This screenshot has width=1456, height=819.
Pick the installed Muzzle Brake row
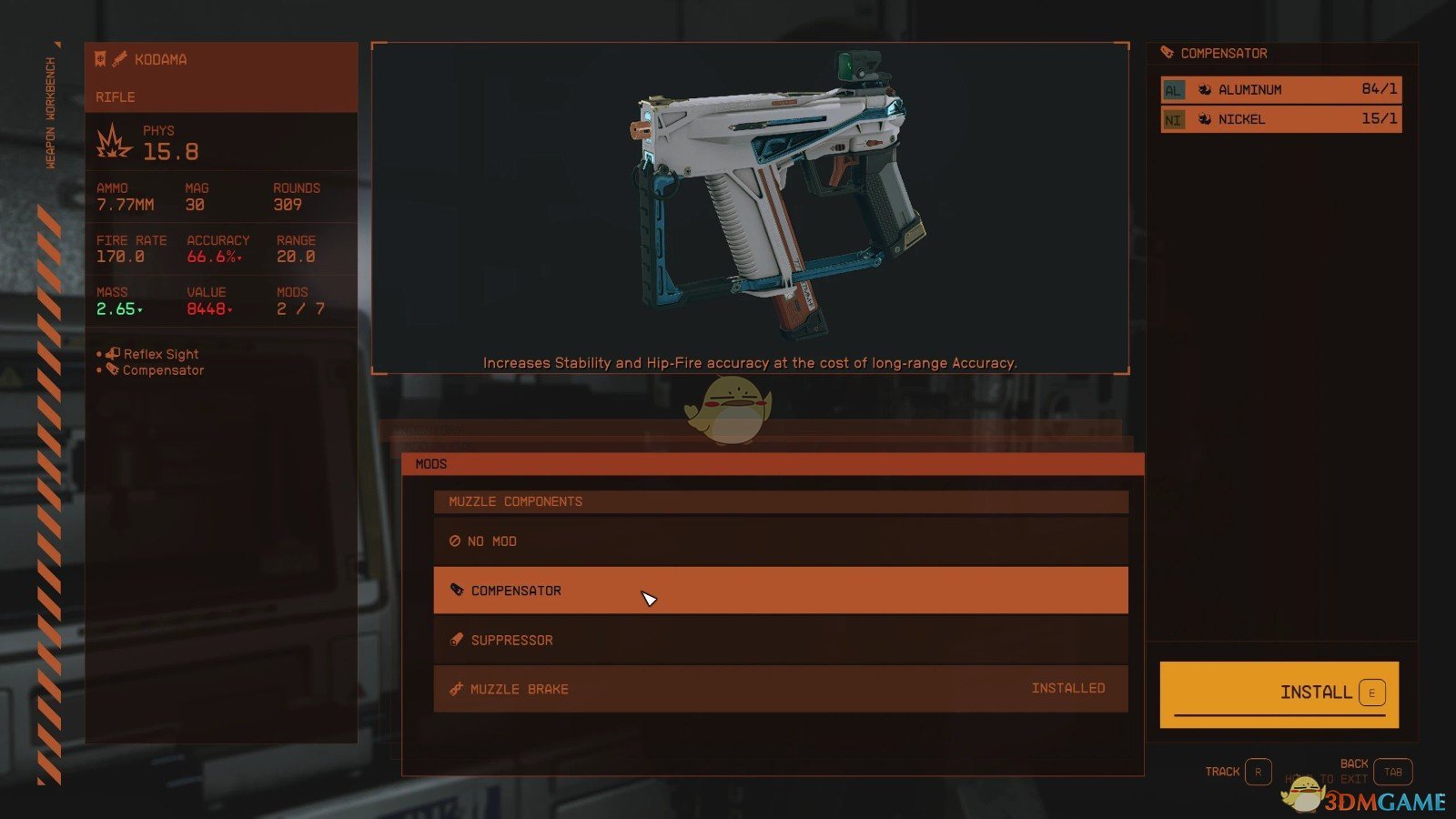pyautogui.click(x=780, y=689)
